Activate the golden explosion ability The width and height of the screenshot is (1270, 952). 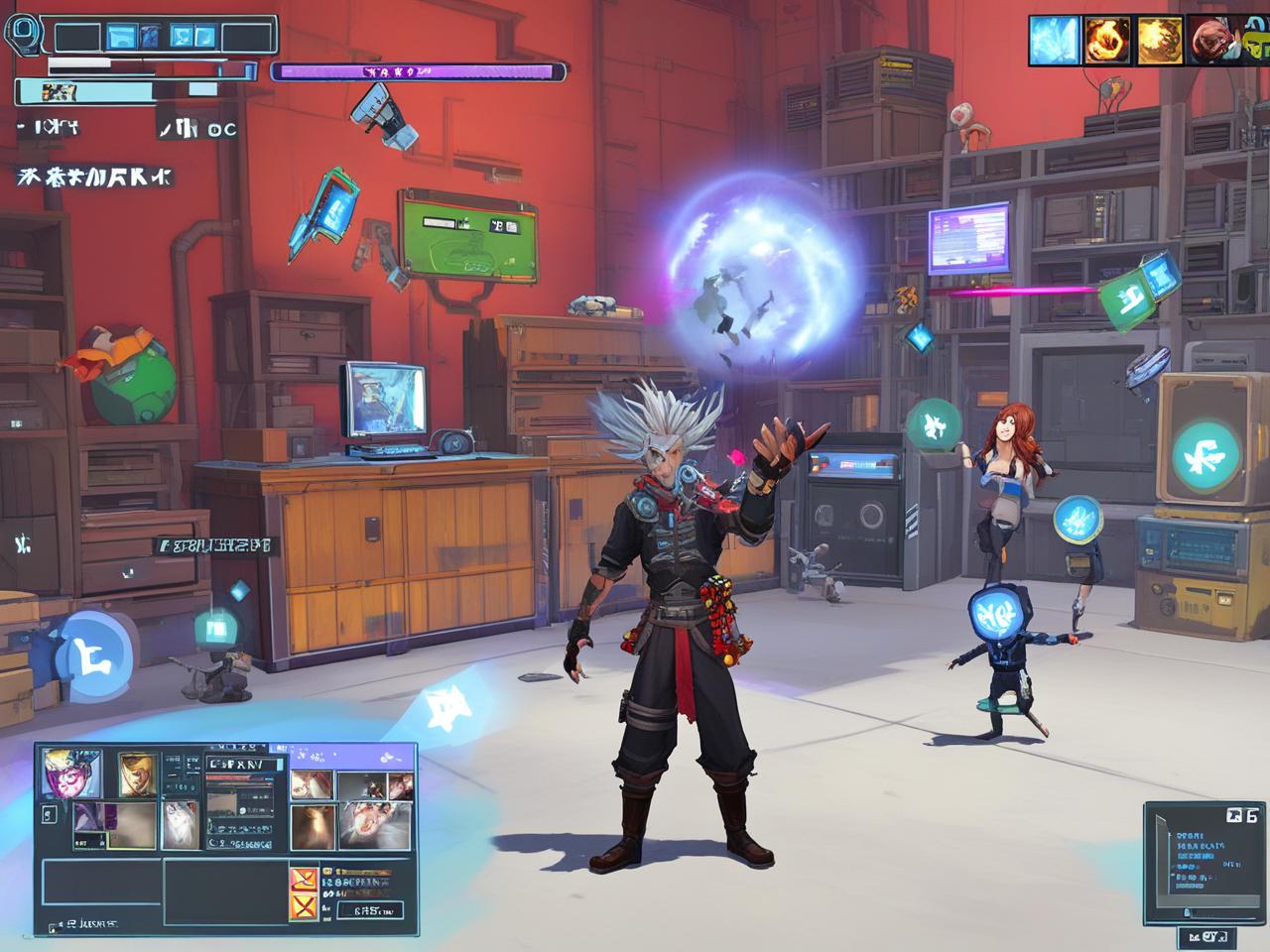[x=1159, y=41]
